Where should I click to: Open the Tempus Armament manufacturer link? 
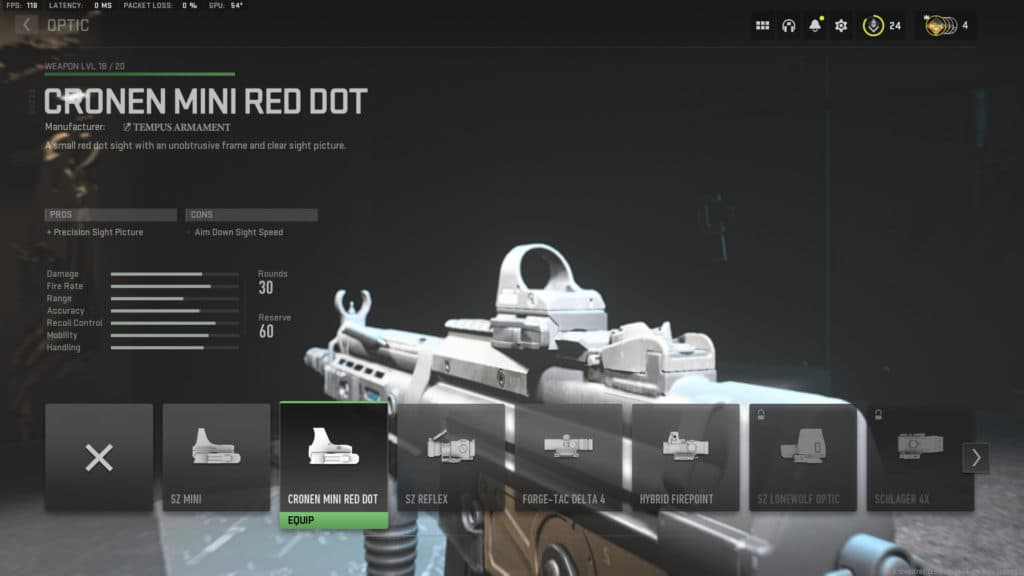point(176,127)
